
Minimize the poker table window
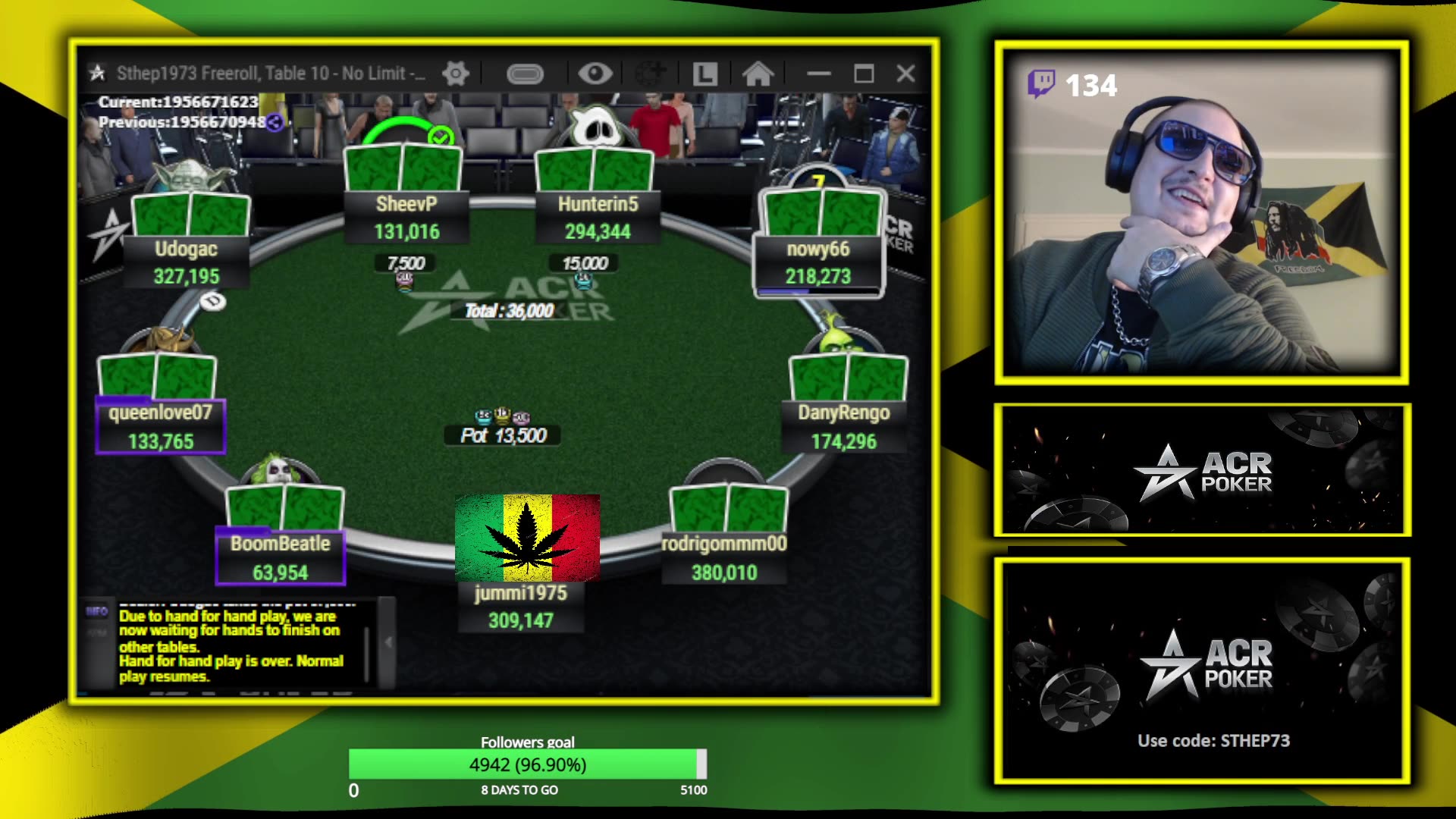pos(818,74)
